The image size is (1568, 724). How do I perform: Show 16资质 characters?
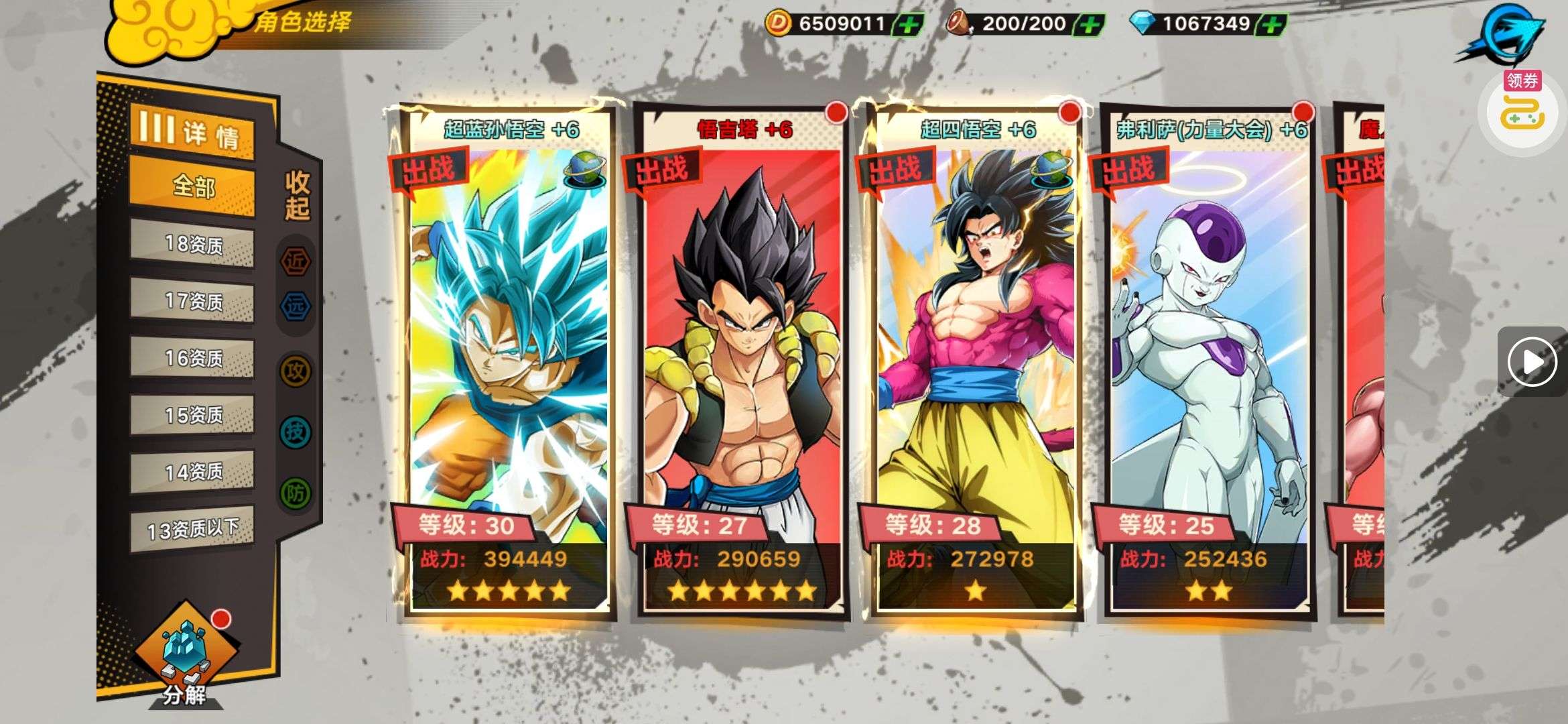point(192,358)
